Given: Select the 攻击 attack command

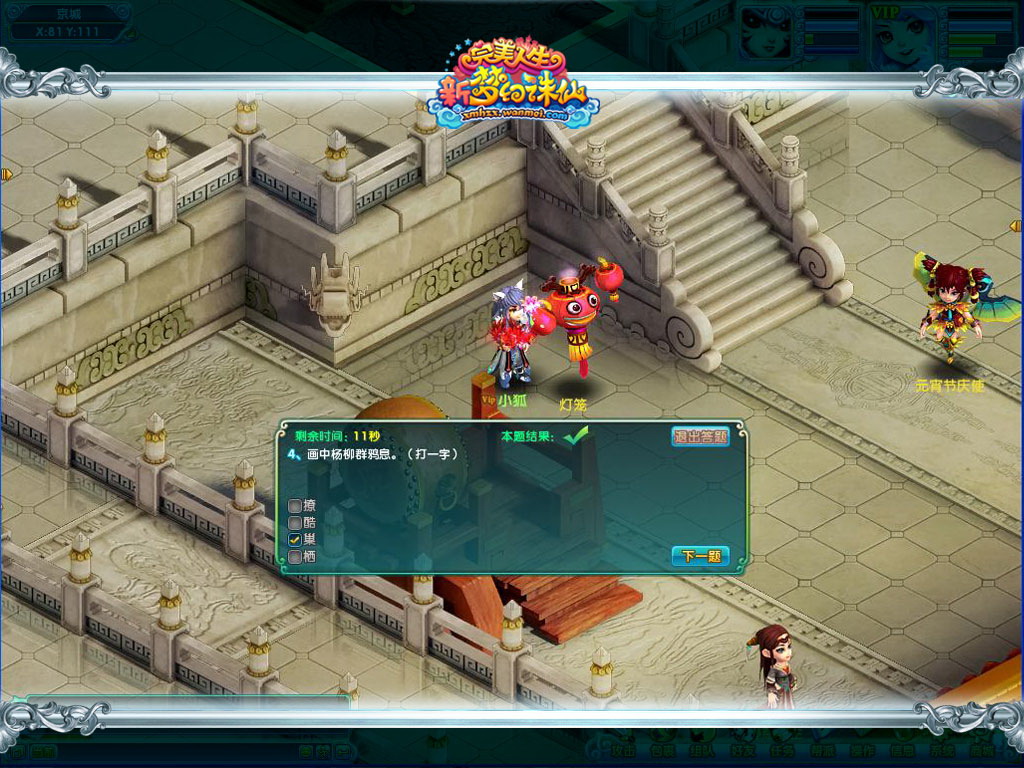Looking at the screenshot, I should [622, 749].
